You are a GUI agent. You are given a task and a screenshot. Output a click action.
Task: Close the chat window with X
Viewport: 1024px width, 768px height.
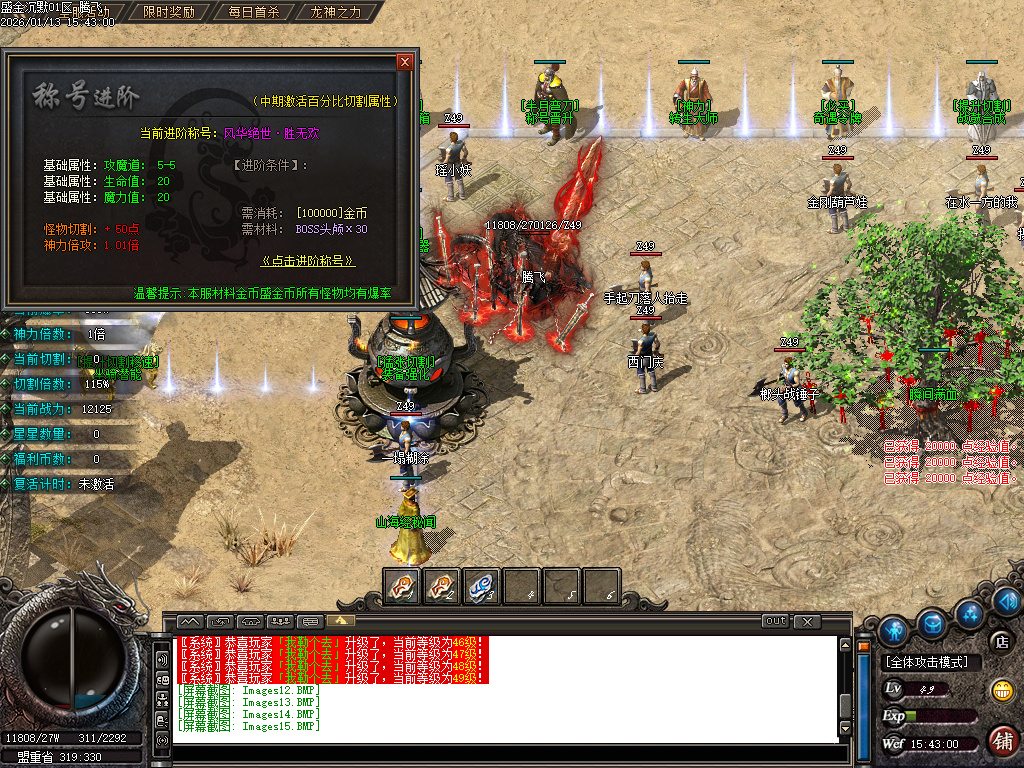(807, 621)
